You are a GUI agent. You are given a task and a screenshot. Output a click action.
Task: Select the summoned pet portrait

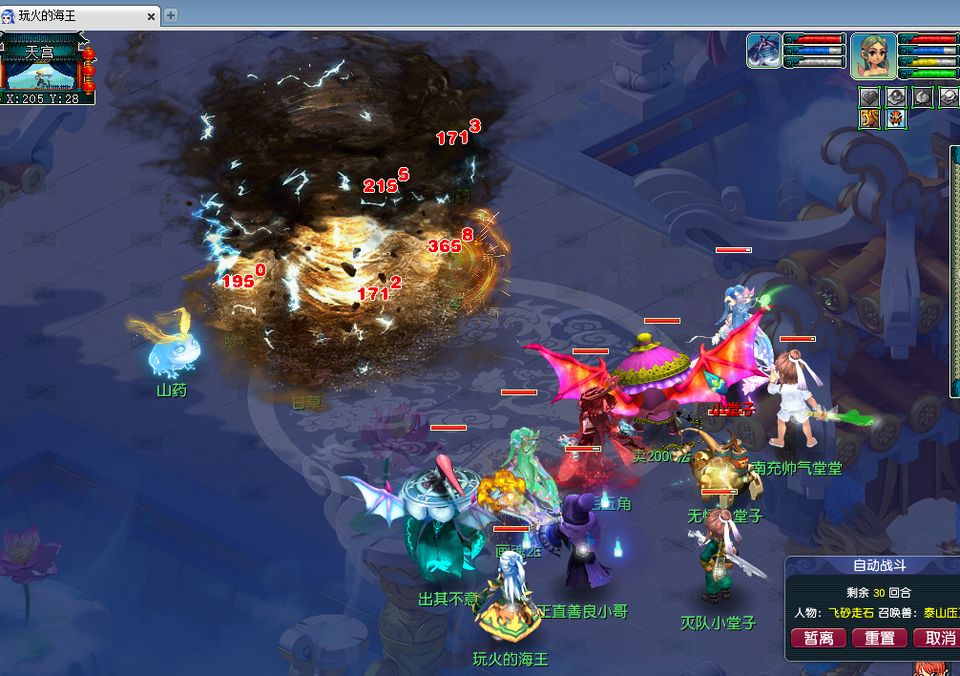764,51
